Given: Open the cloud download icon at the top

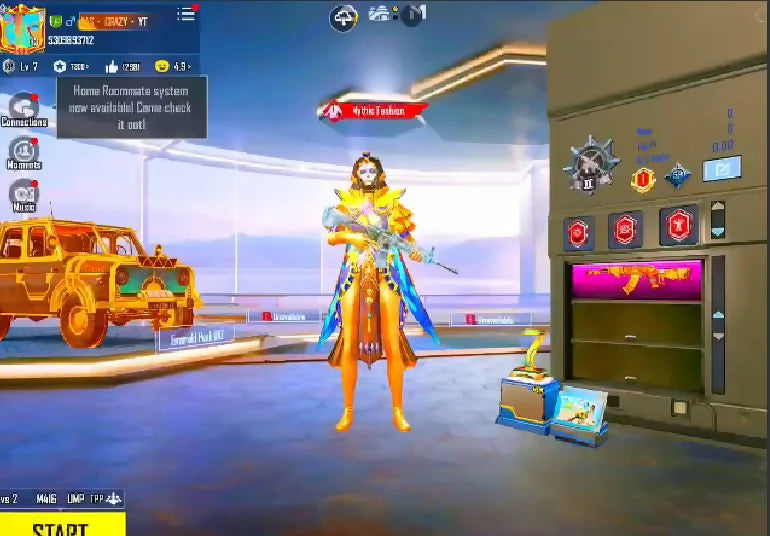Looking at the screenshot, I should pyautogui.click(x=343, y=17).
